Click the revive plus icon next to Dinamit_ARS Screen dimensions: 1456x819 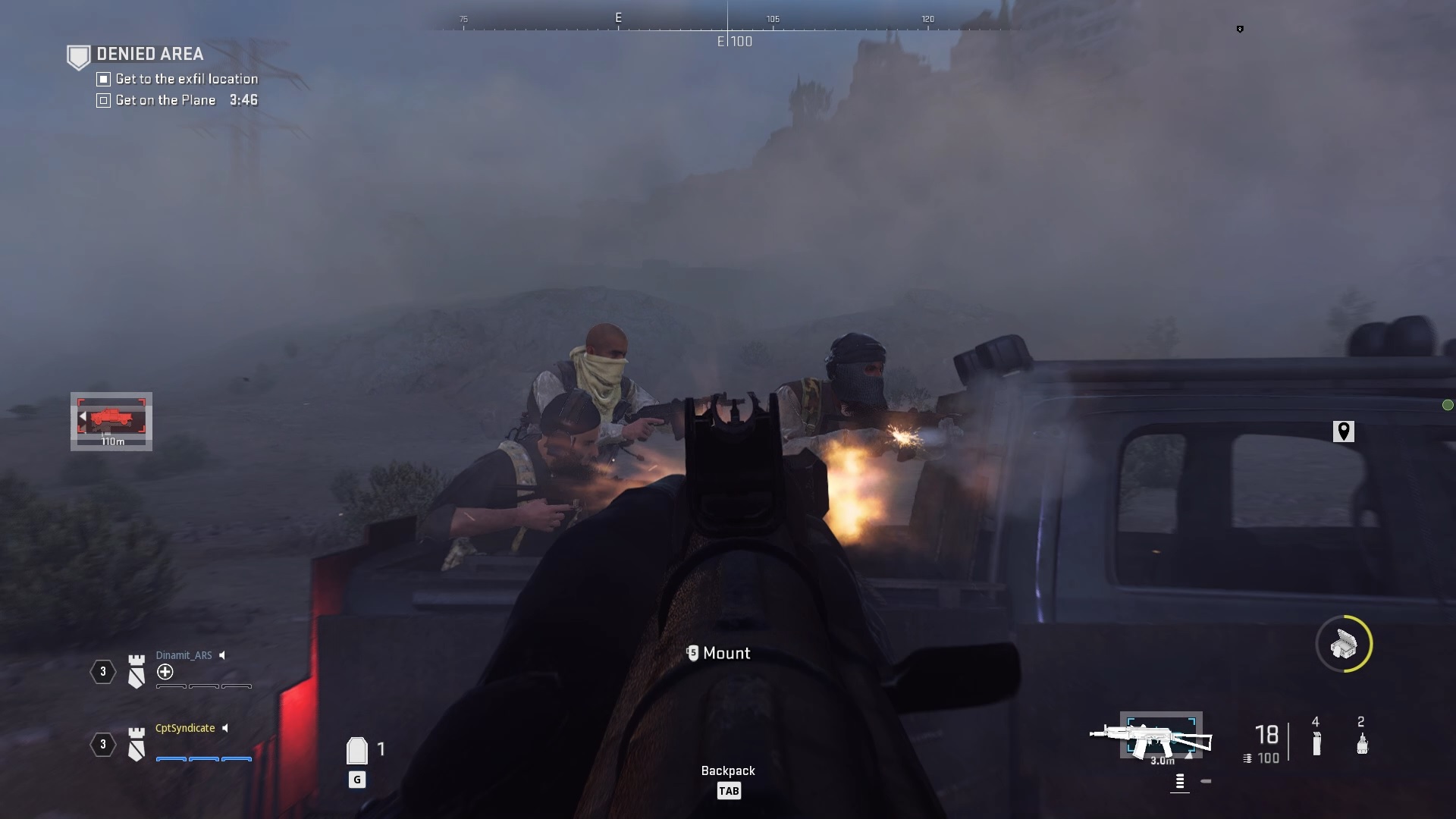(x=166, y=672)
